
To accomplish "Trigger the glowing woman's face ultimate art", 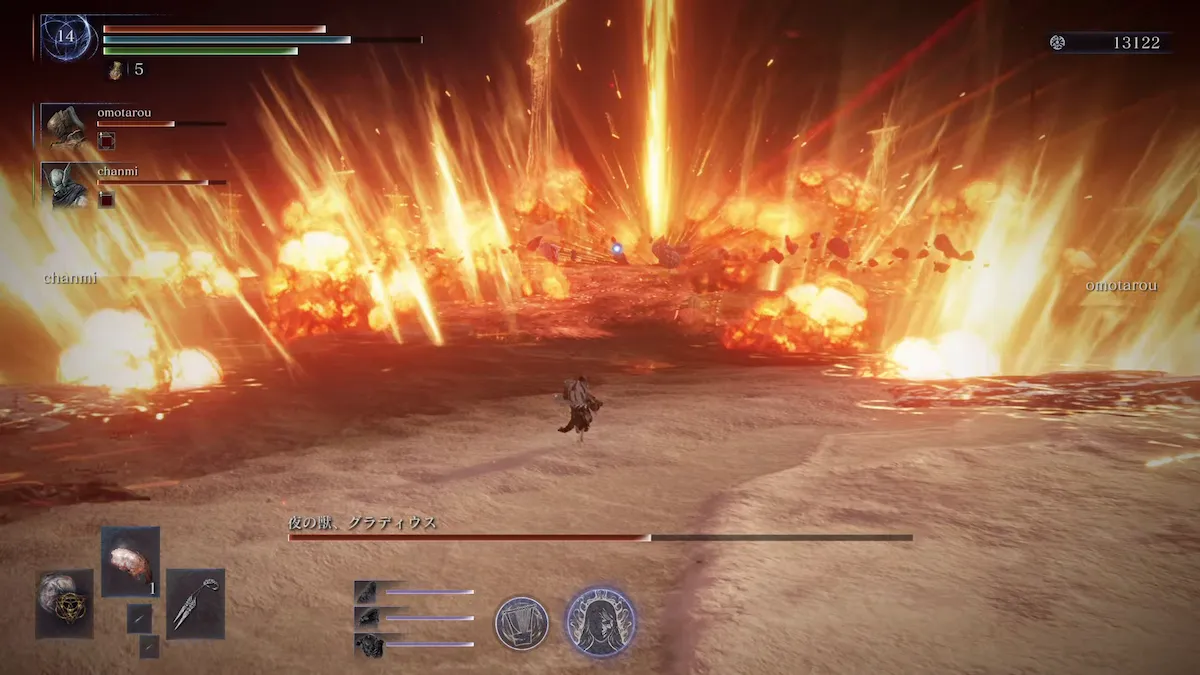I will 600,621.
